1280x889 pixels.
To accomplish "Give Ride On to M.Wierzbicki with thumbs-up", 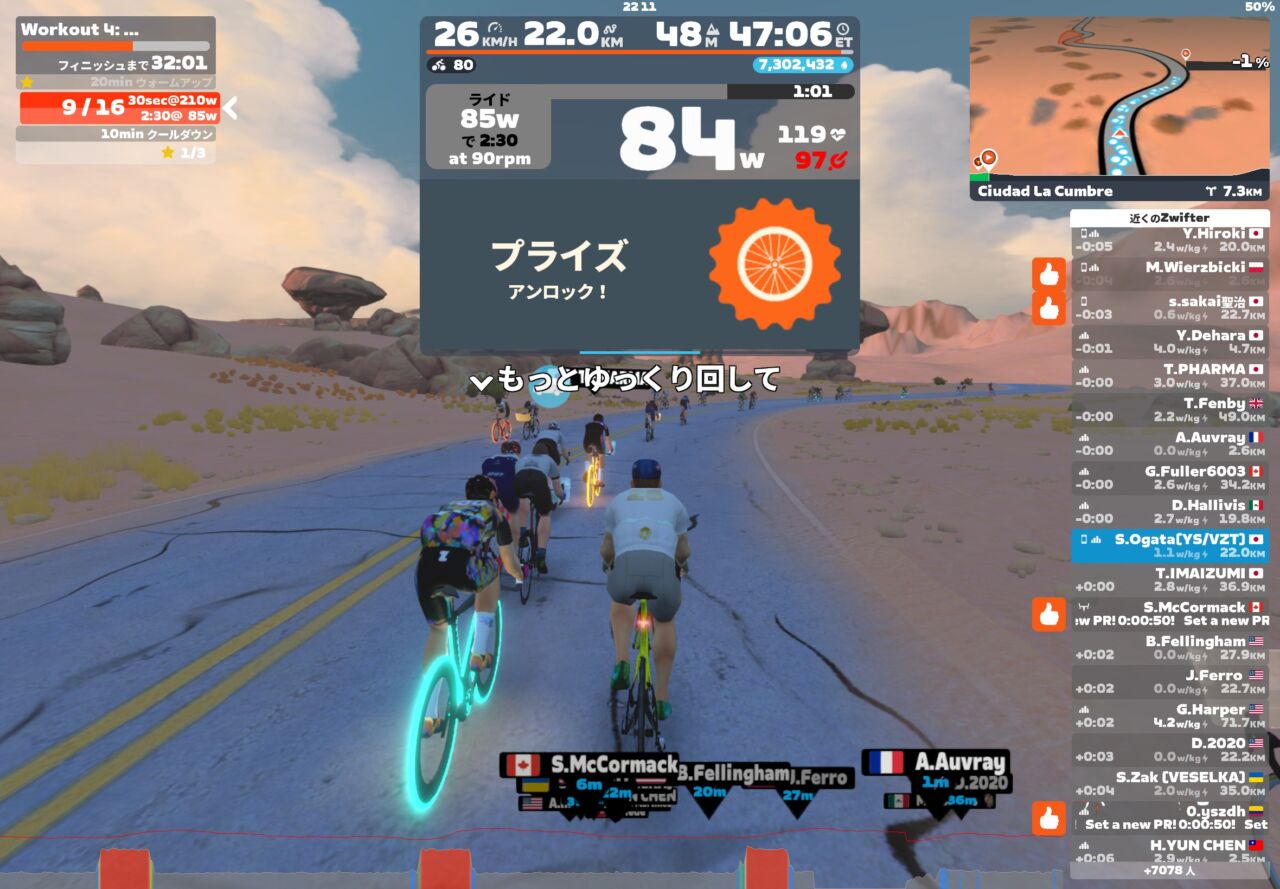I will pyautogui.click(x=1048, y=274).
